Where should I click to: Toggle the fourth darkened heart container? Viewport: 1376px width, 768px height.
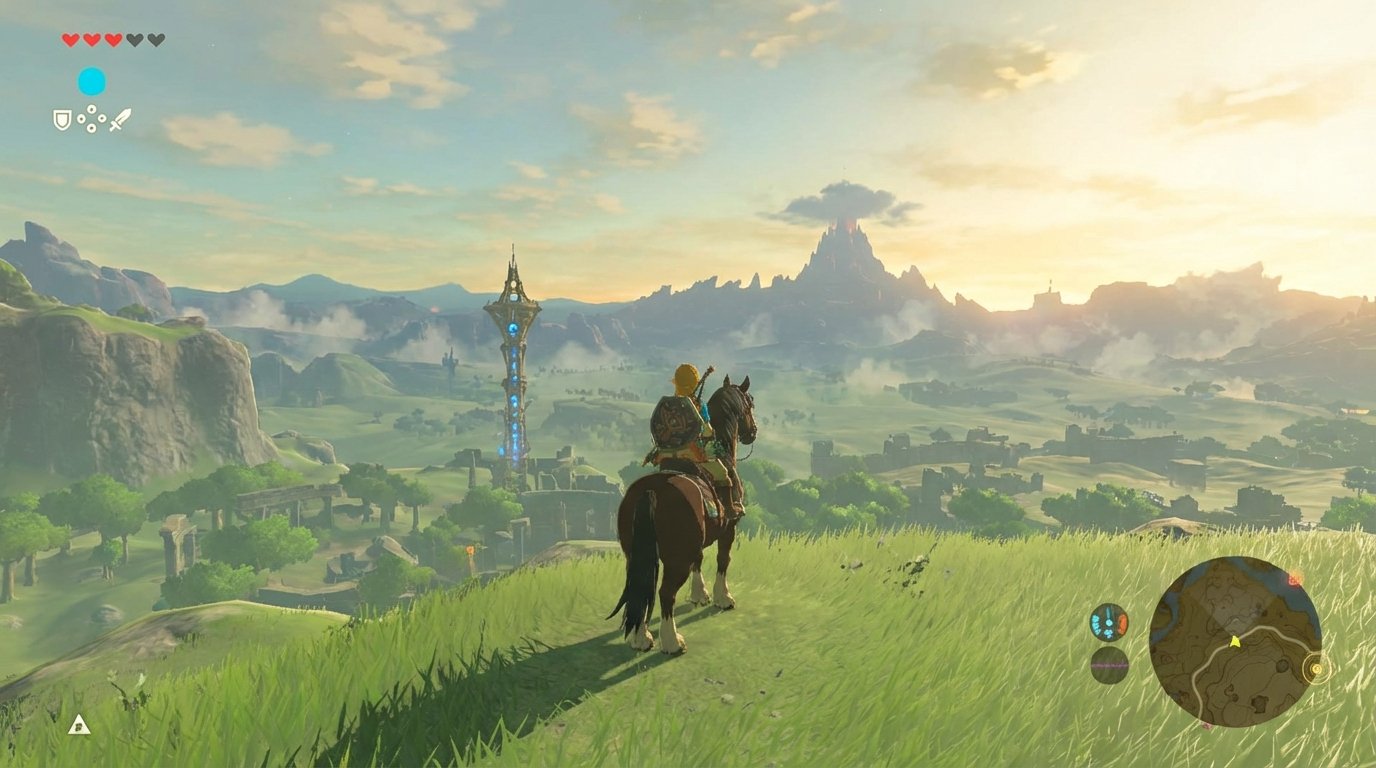(x=134, y=39)
